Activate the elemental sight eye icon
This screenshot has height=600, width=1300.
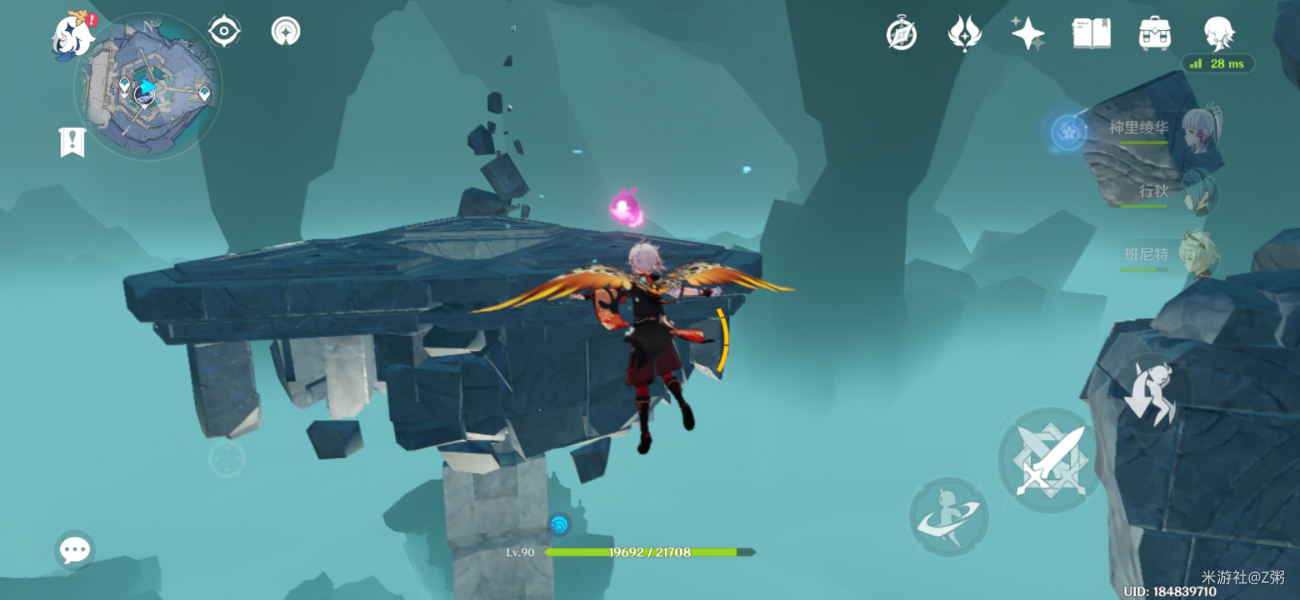(224, 31)
